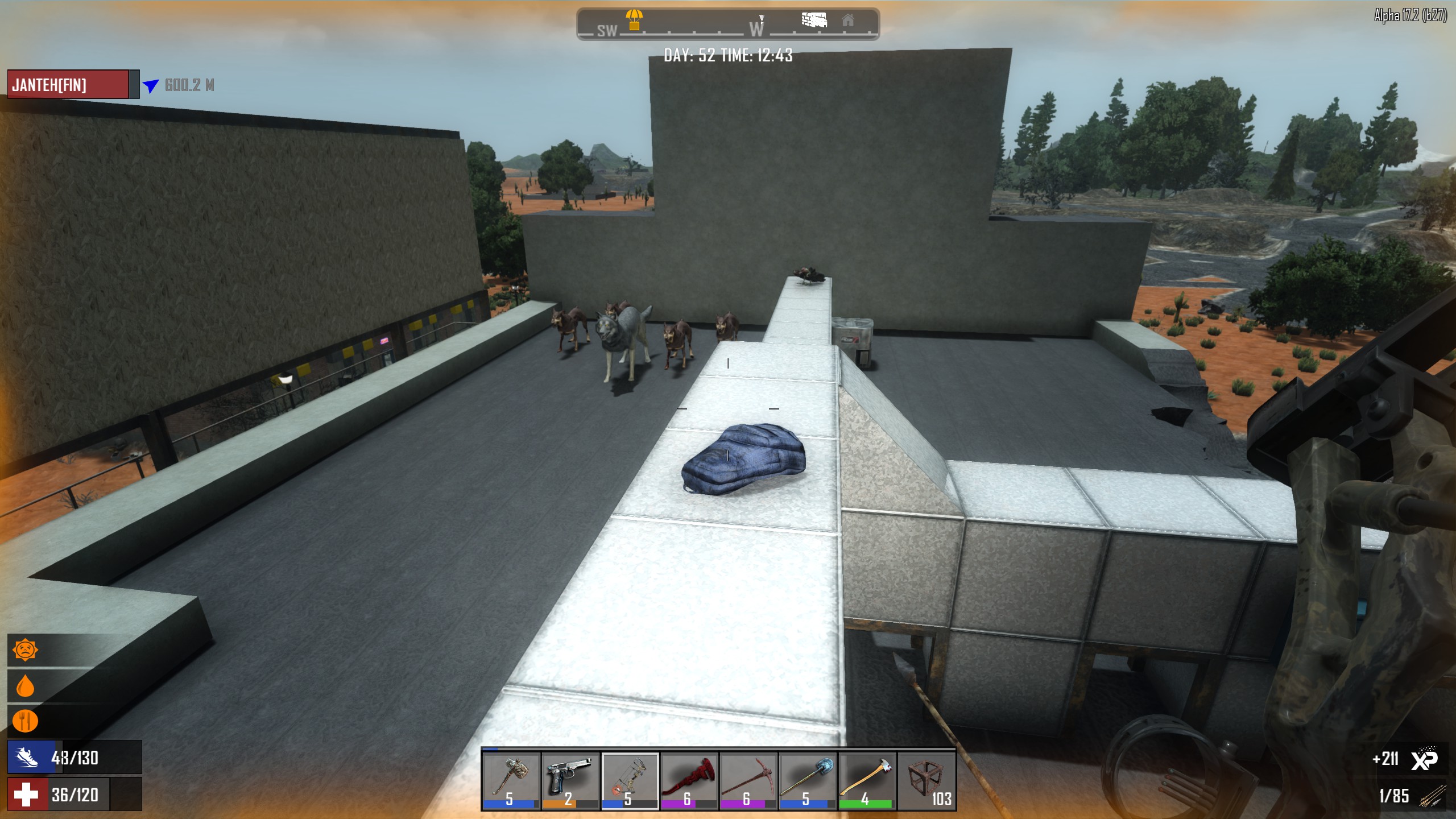Click the hunger fork and knife icon
Image resolution: width=1456 pixels, height=819 pixels.
[x=26, y=721]
